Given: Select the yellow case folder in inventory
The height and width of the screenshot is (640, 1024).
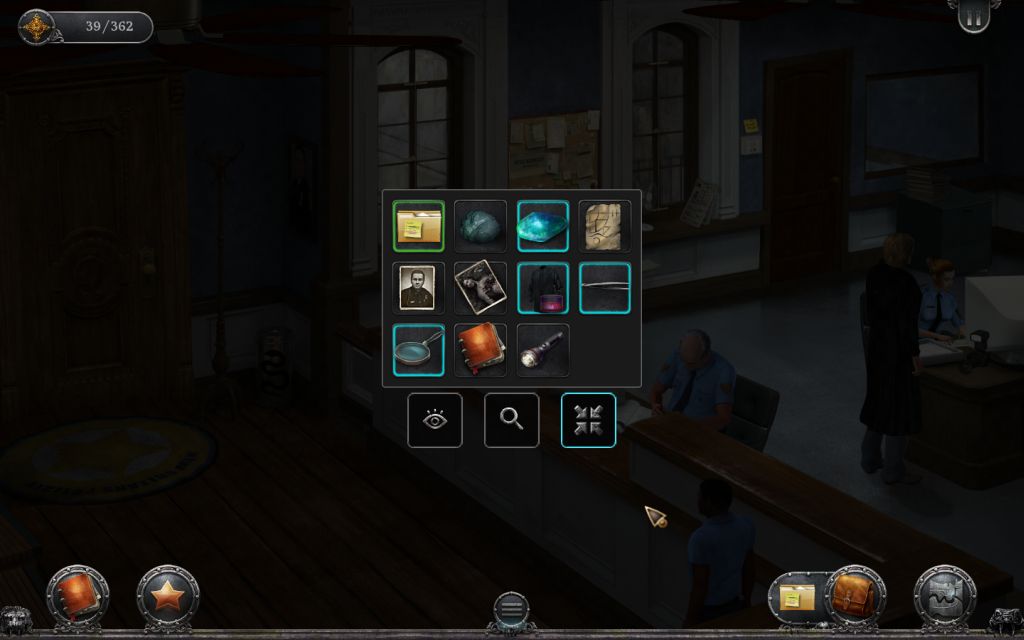Looking at the screenshot, I should (x=418, y=226).
